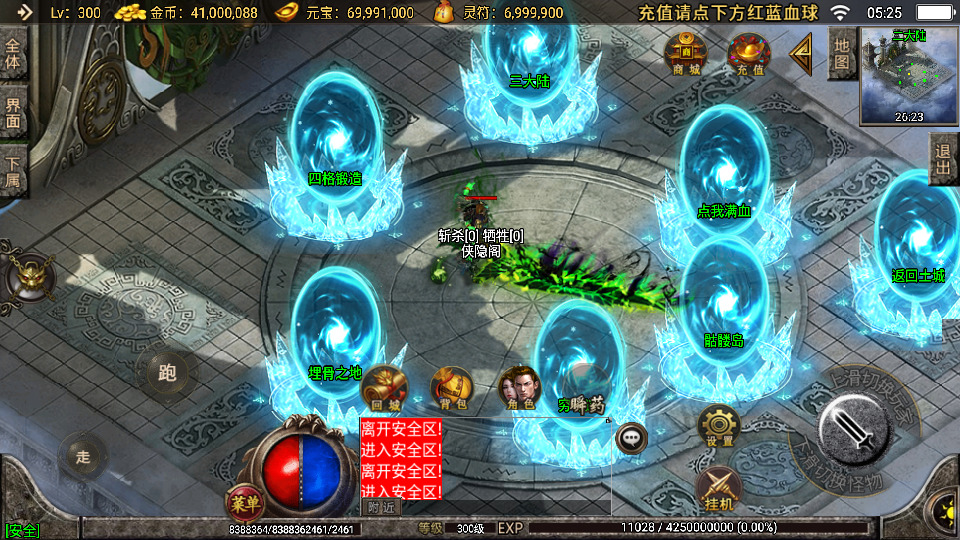Open the chat speech bubble

[x=632, y=437]
